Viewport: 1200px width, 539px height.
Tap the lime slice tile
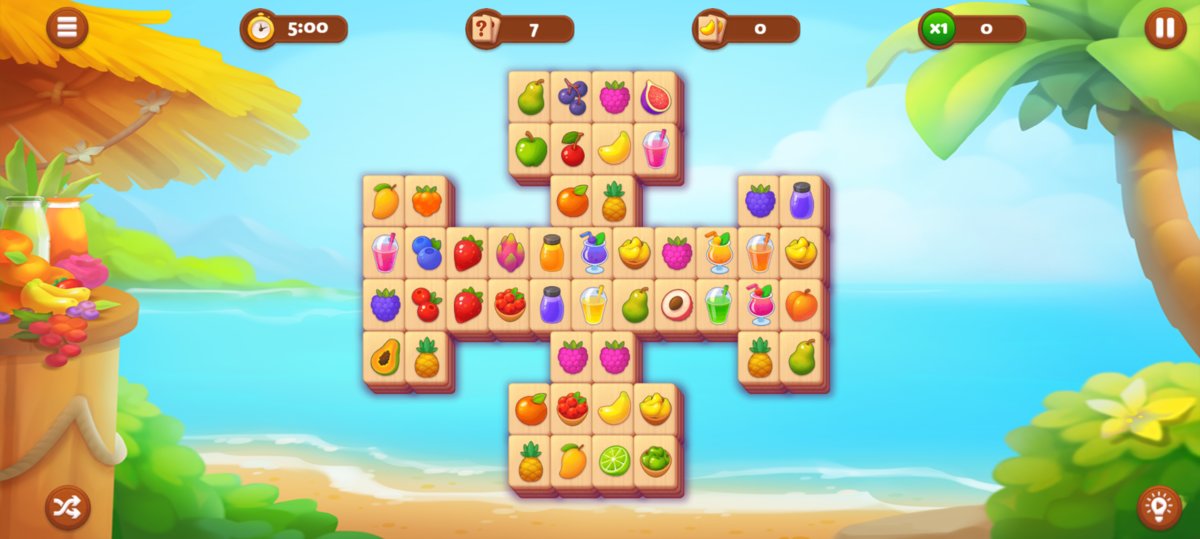pos(613,461)
